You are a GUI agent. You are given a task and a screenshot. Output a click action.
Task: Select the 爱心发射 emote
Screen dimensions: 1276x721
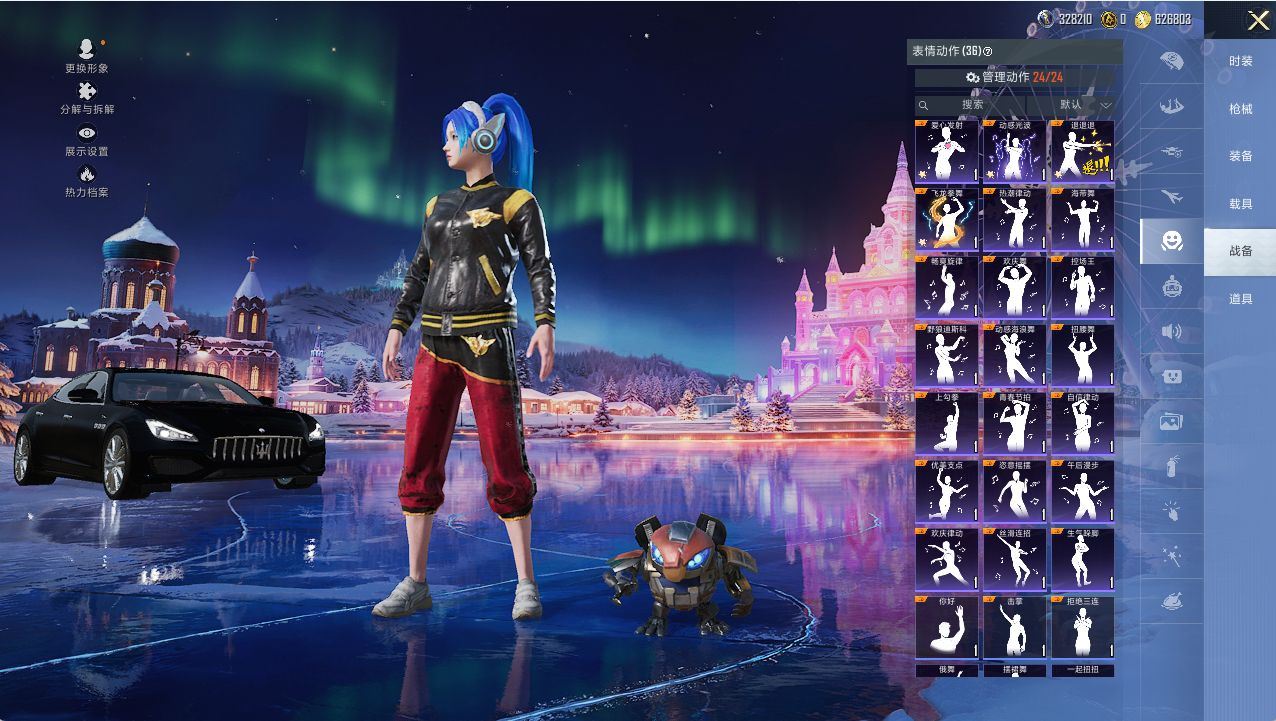pyautogui.click(x=946, y=151)
